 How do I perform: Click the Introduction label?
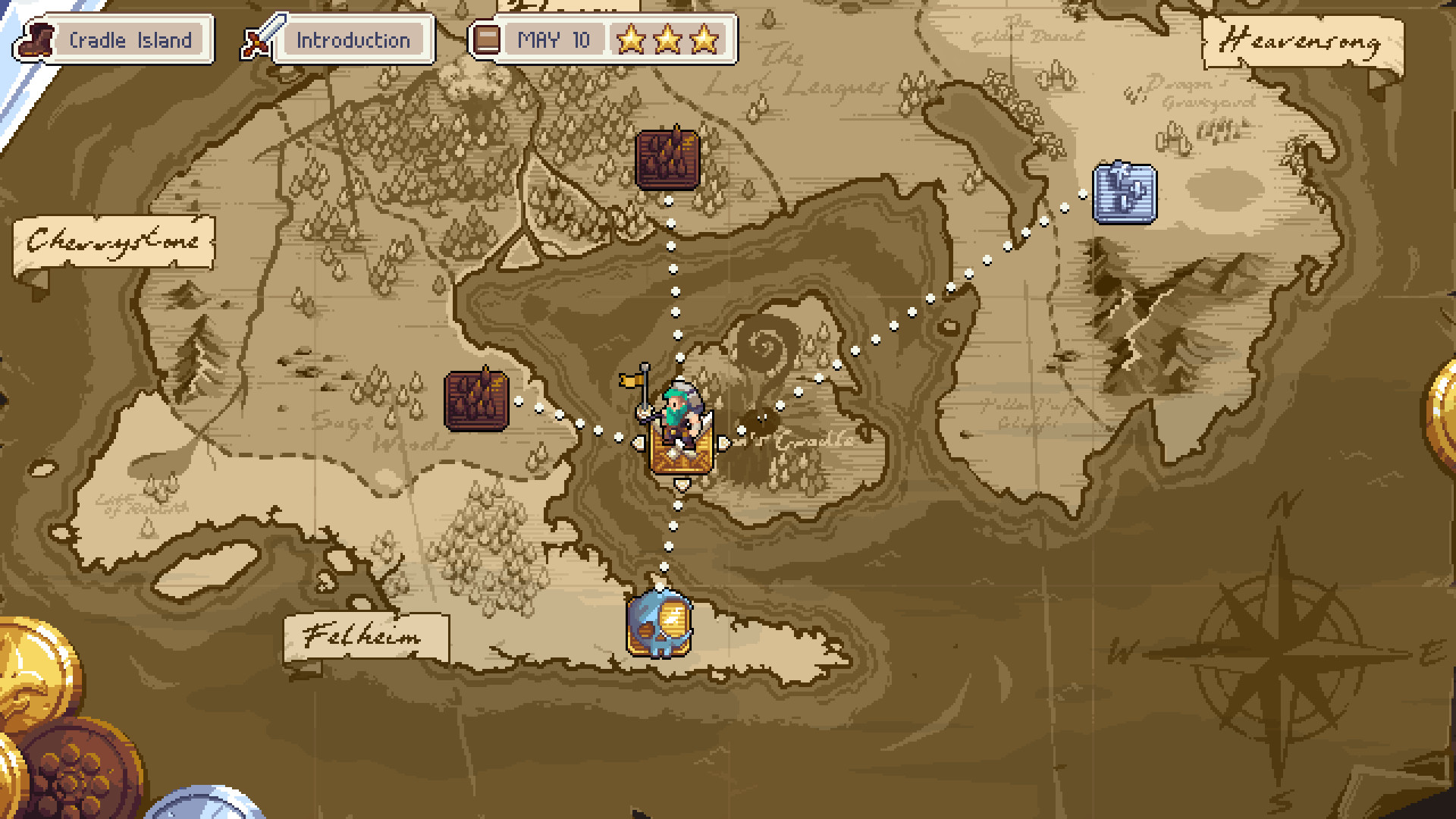[353, 40]
